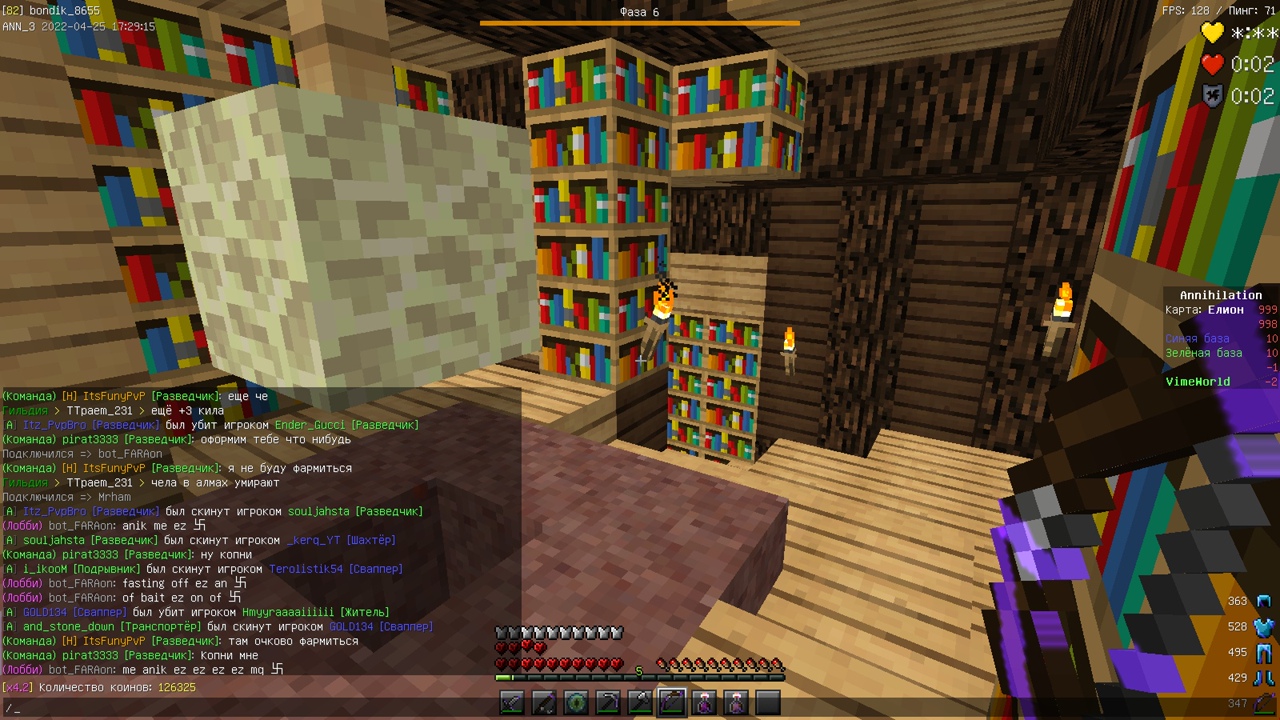
Task: Click the Фаза 6 boss progress bar
Action: 639,19
